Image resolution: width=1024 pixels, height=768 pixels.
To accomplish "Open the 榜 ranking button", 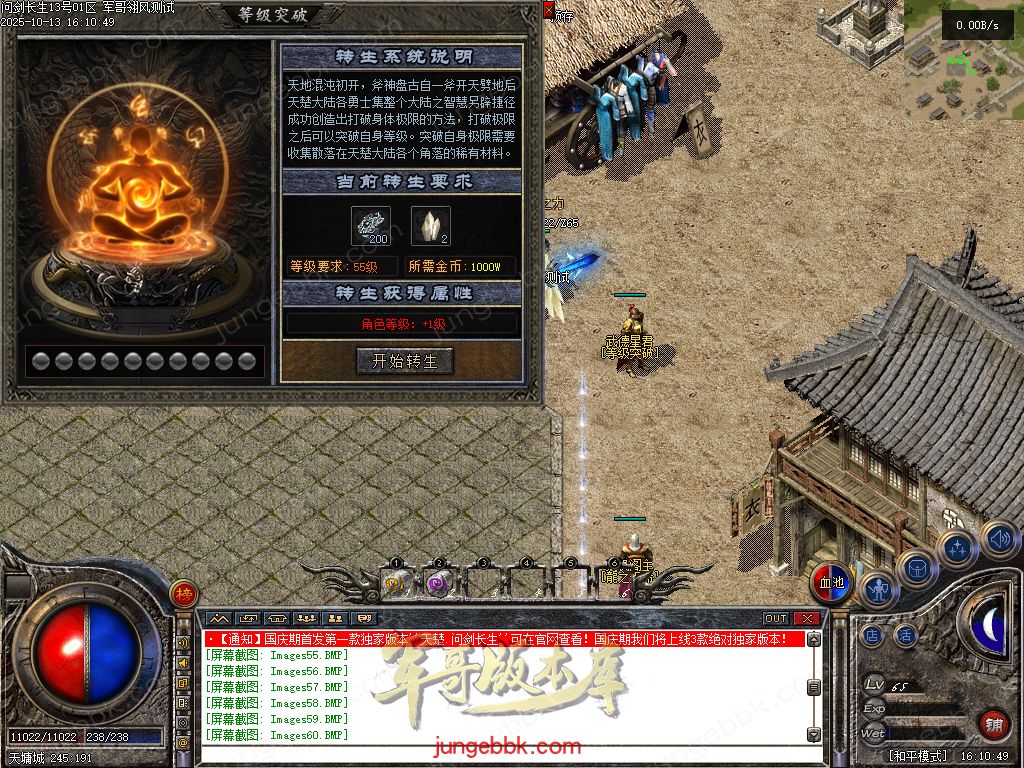I will [183, 593].
